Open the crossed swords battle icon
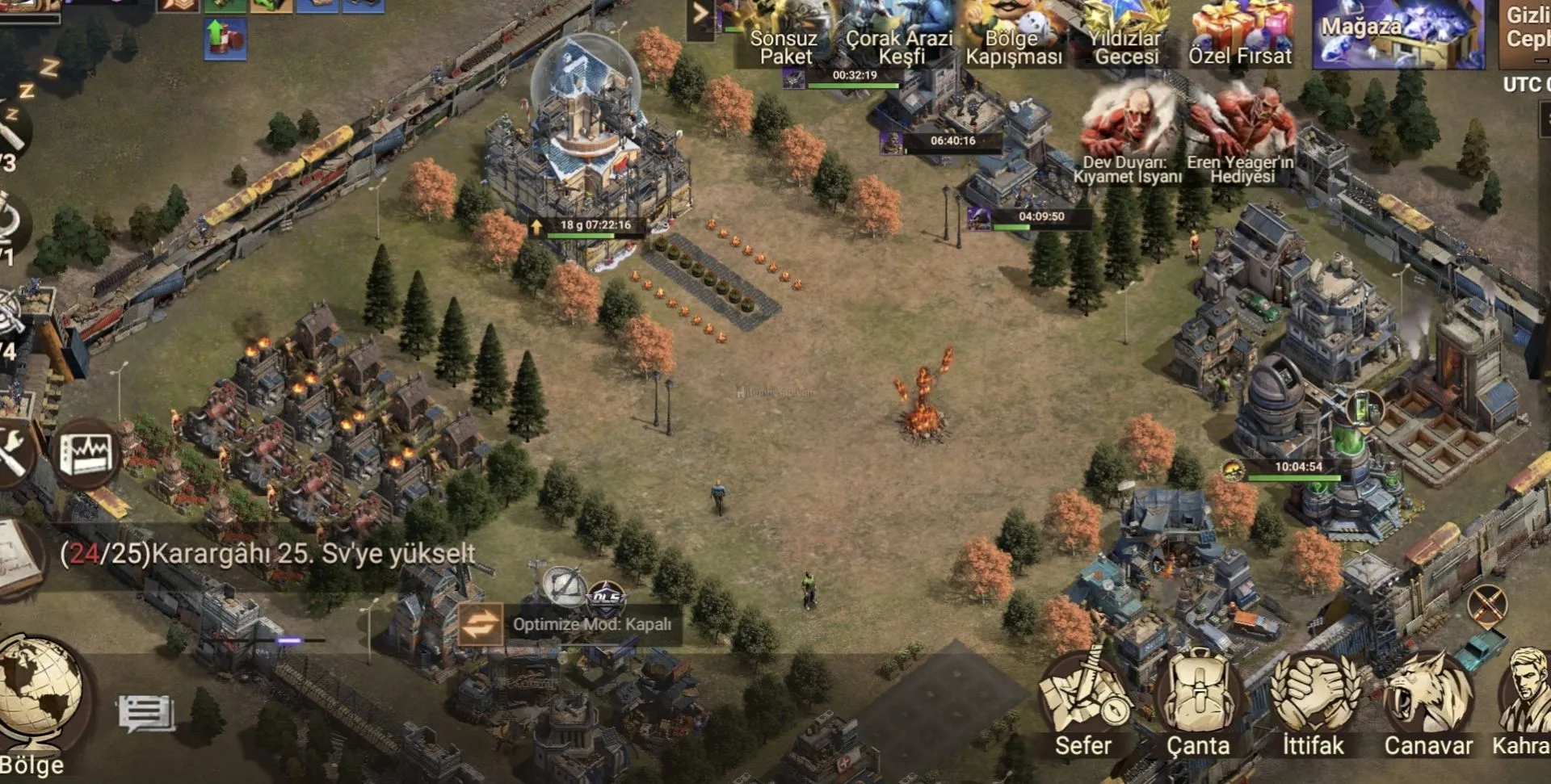 click(1486, 604)
